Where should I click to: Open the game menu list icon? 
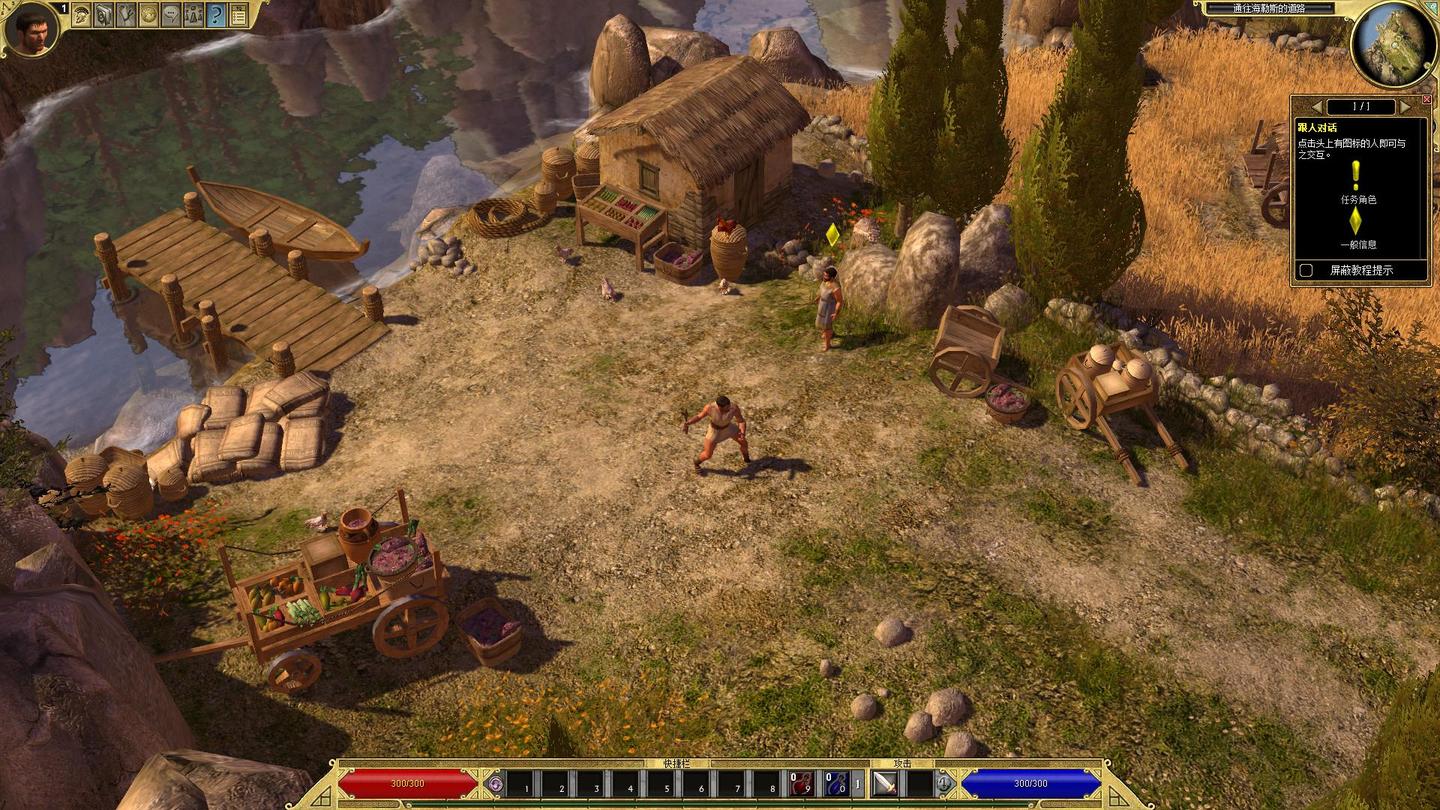pyautogui.click(x=238, y=14)
